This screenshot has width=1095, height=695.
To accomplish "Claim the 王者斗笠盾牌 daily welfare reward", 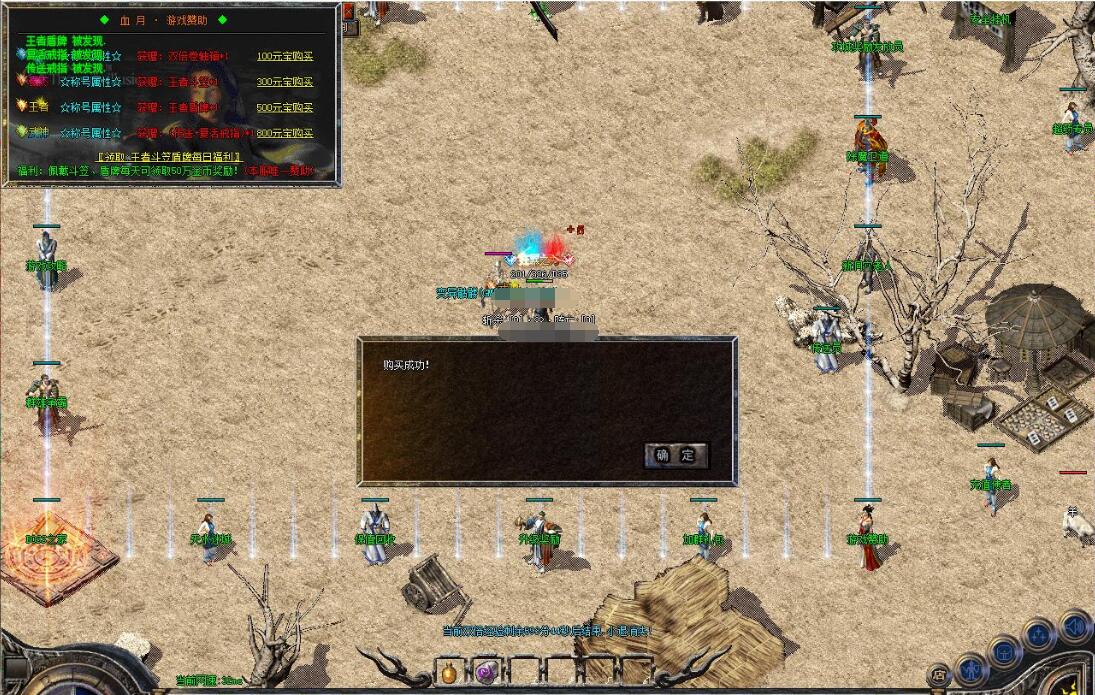I will click(x=169, y=157).
